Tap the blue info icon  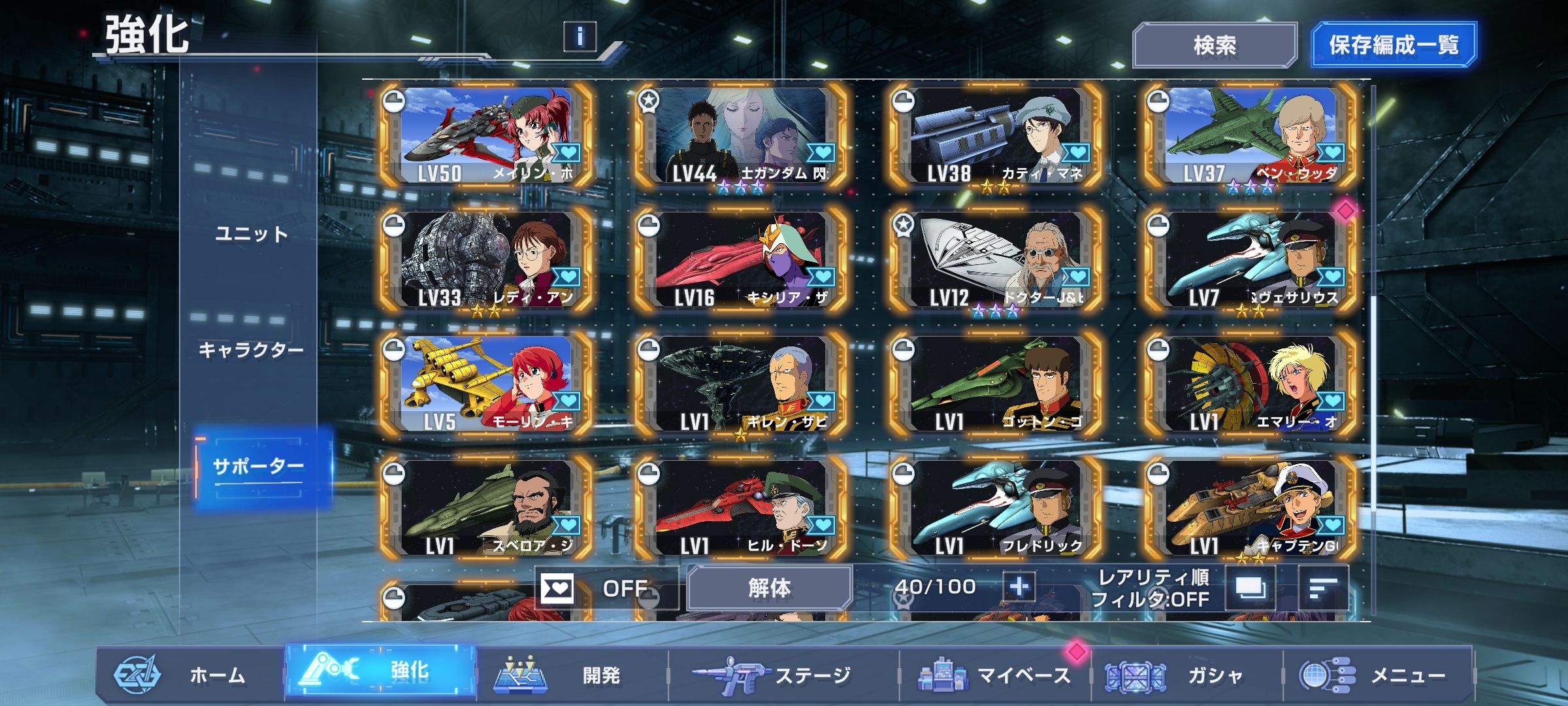click(580, 37)
